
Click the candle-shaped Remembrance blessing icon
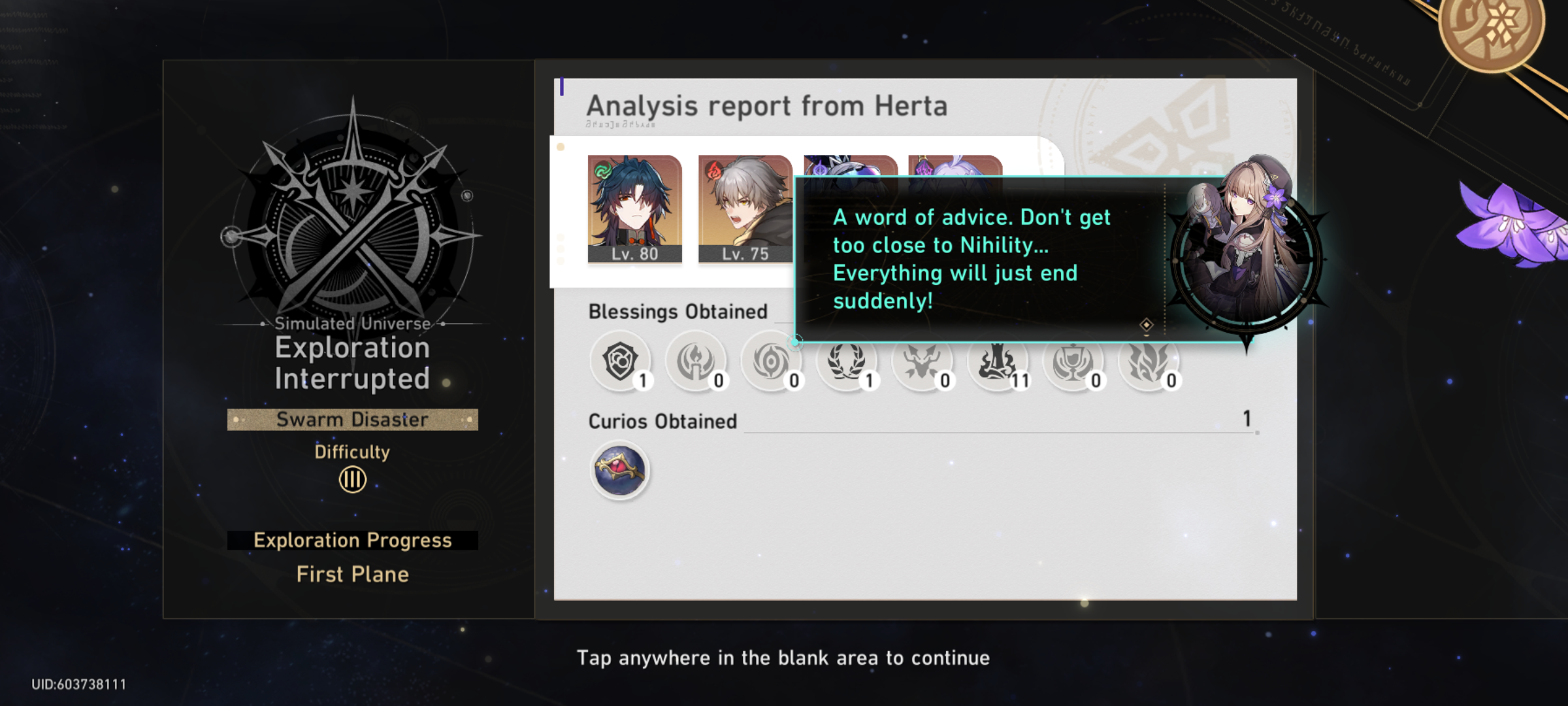pyautogui.click(x=696, y=361)
